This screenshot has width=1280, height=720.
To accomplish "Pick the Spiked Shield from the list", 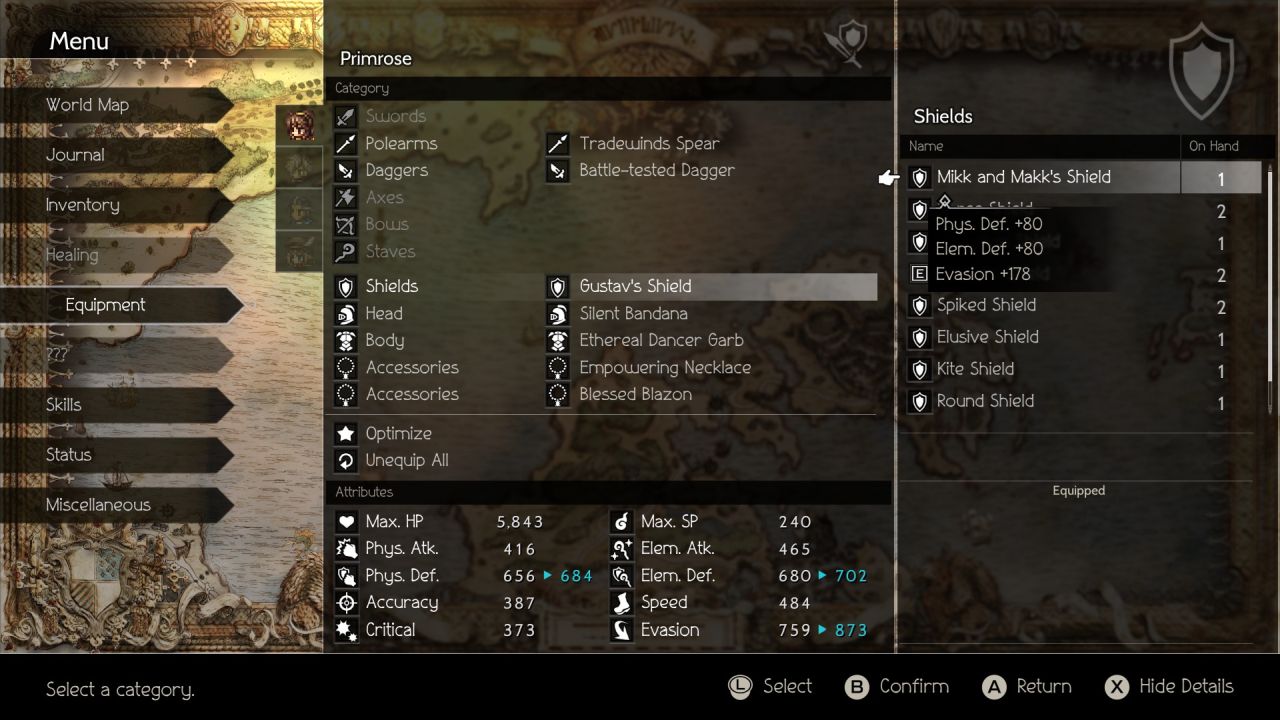I will pos(986,306).
